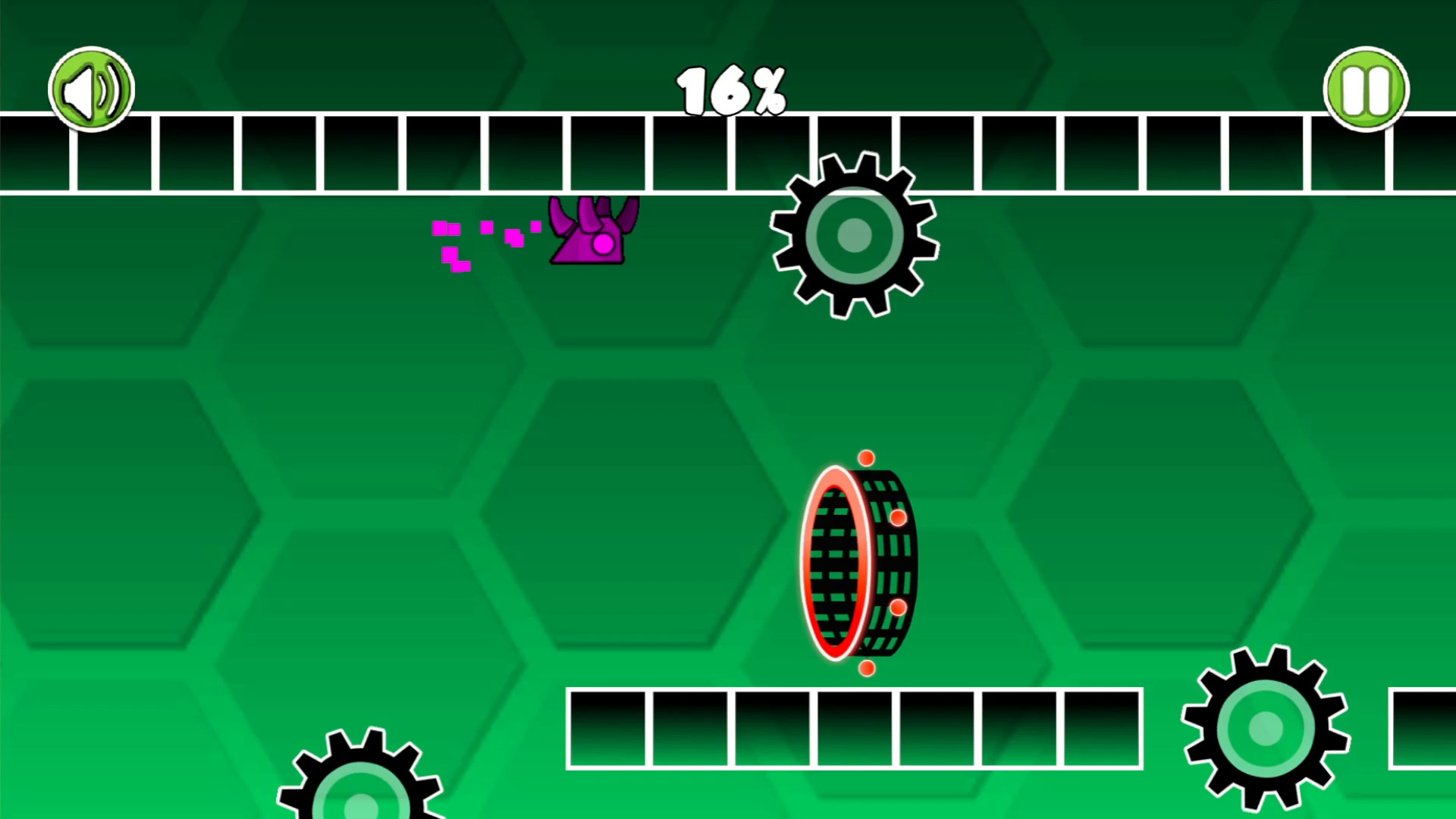This screenshot has height=819, width=1456.
Task: Click the red orb below the portal ring
Action: [866, 669]
